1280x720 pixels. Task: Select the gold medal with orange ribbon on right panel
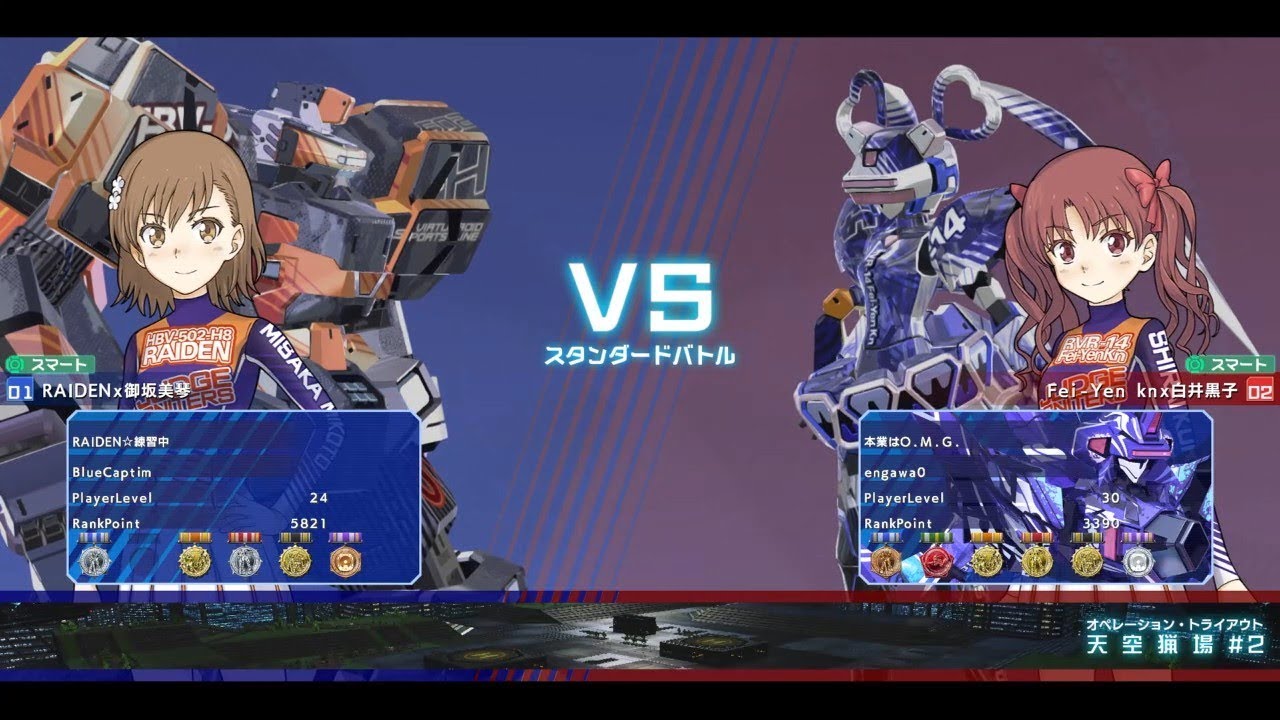point(986,560)
